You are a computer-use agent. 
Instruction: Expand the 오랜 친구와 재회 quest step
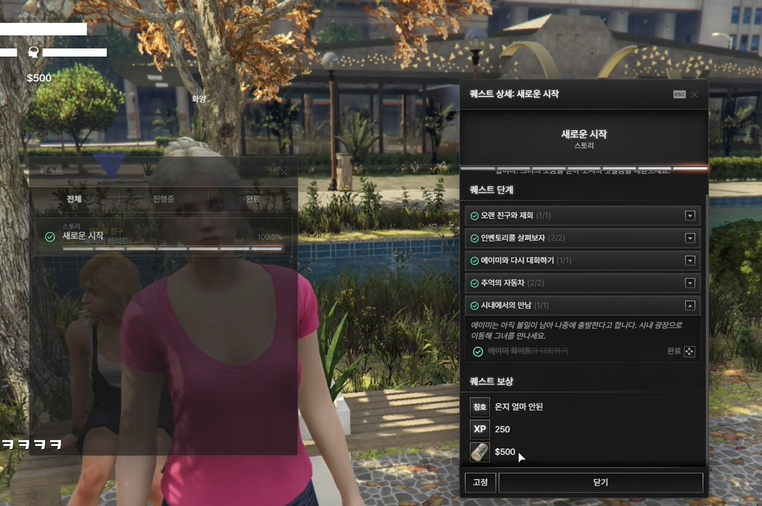coord(690,216)
